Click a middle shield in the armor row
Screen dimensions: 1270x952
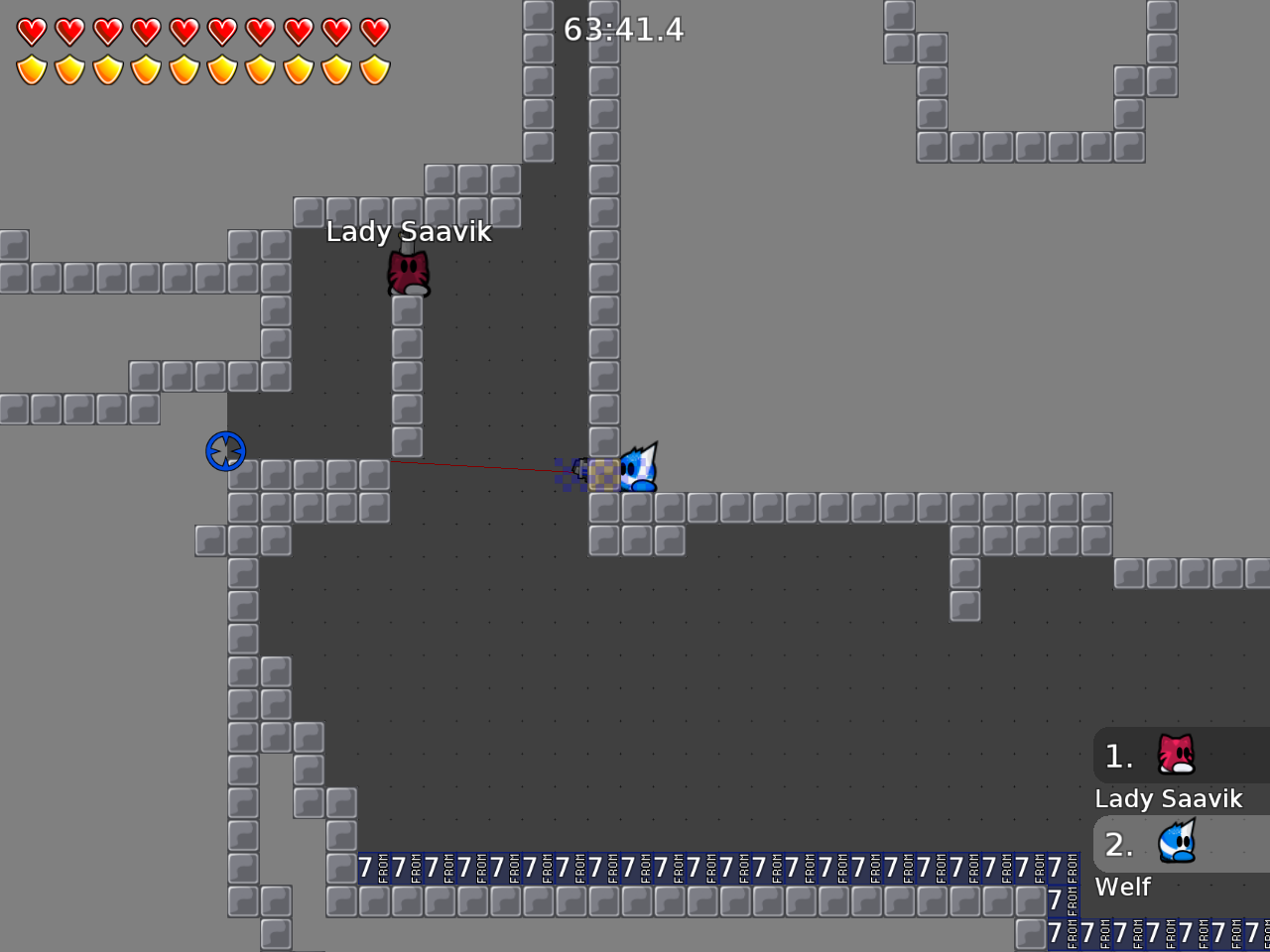[x=185, y=69]
